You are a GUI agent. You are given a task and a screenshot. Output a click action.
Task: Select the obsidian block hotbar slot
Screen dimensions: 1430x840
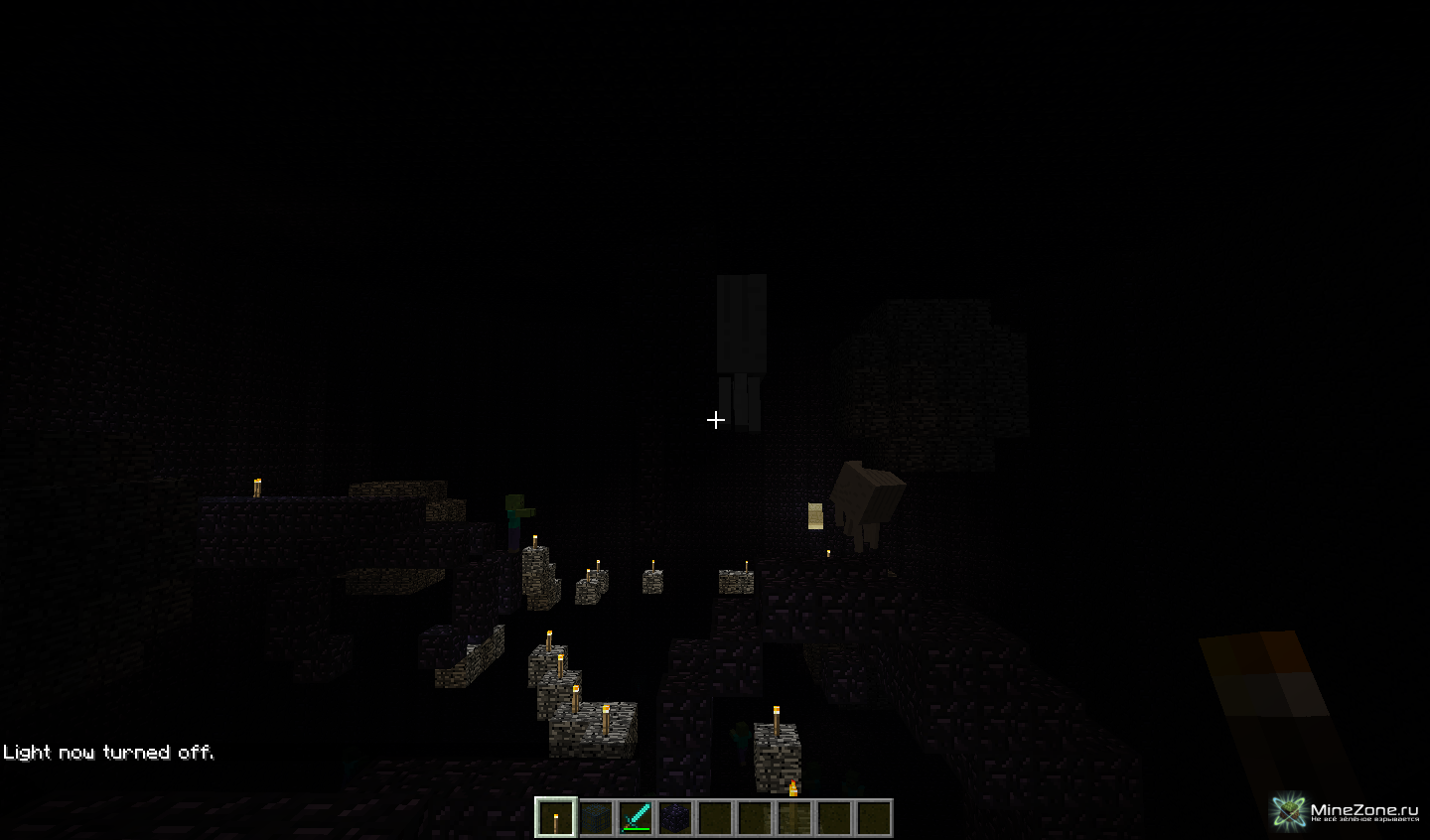(675, 818)
